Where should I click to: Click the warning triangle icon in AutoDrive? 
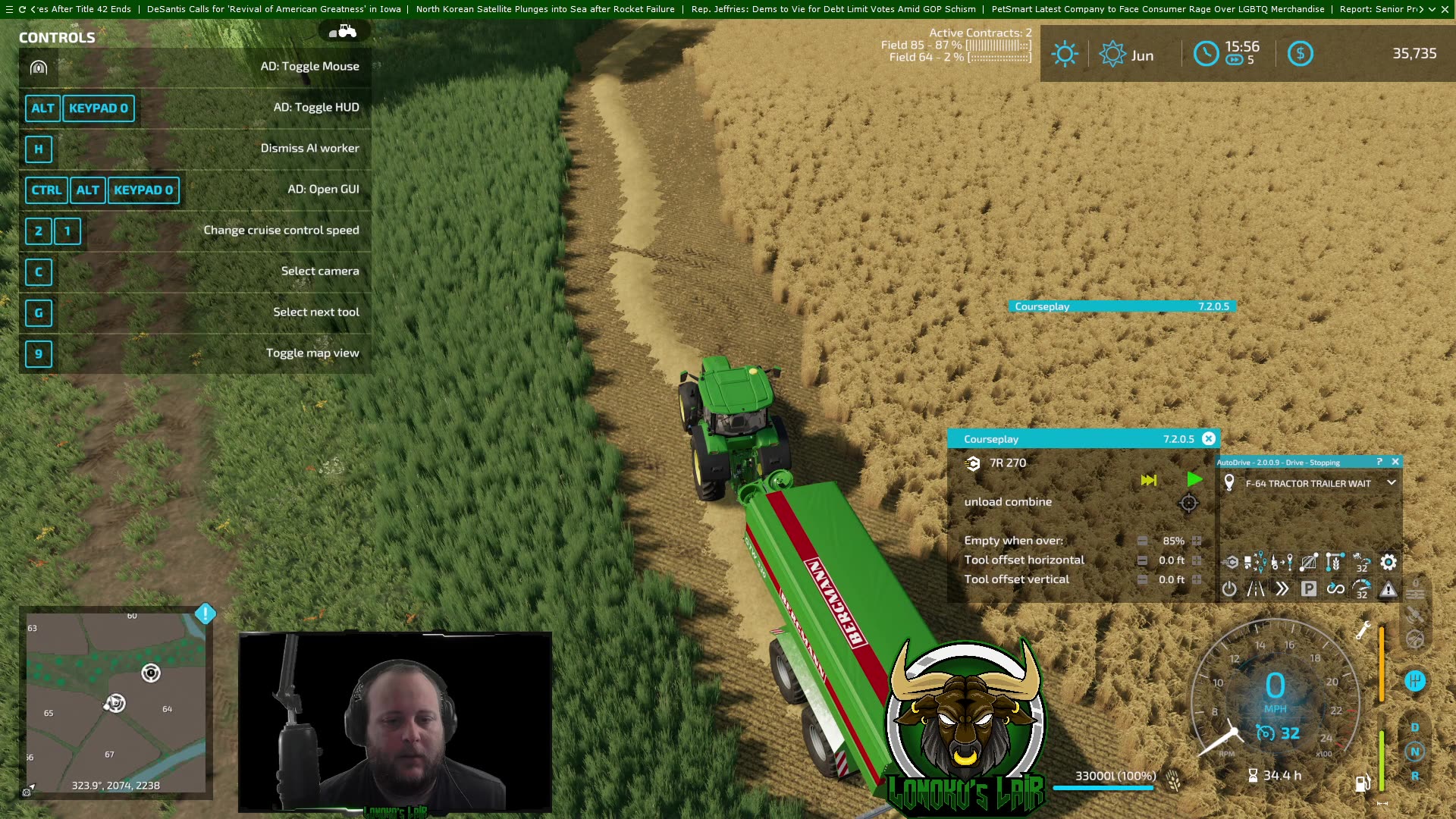tap(1388, 589)
